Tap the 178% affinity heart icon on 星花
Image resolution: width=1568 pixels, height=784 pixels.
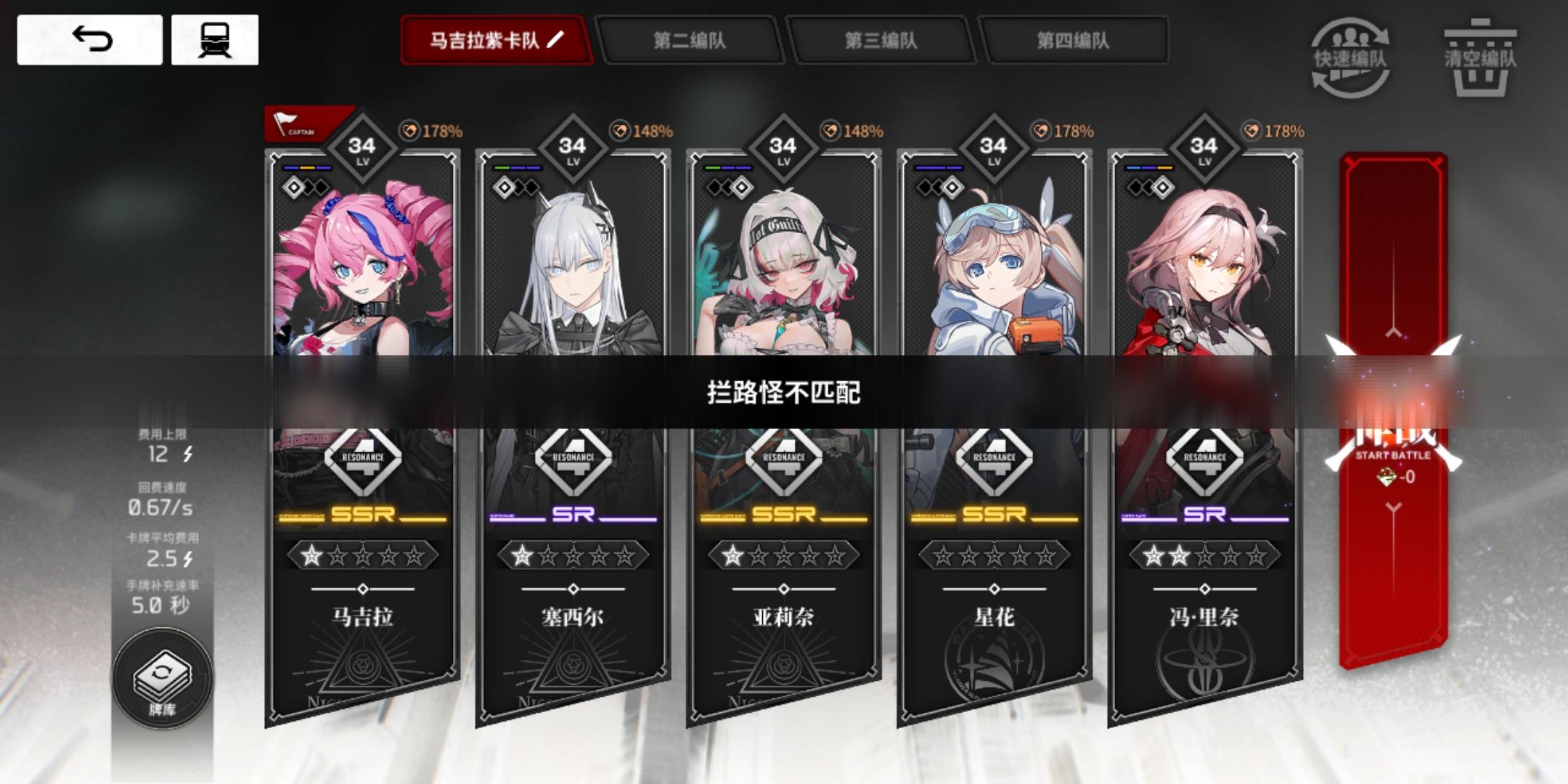tap(1043, 131)
